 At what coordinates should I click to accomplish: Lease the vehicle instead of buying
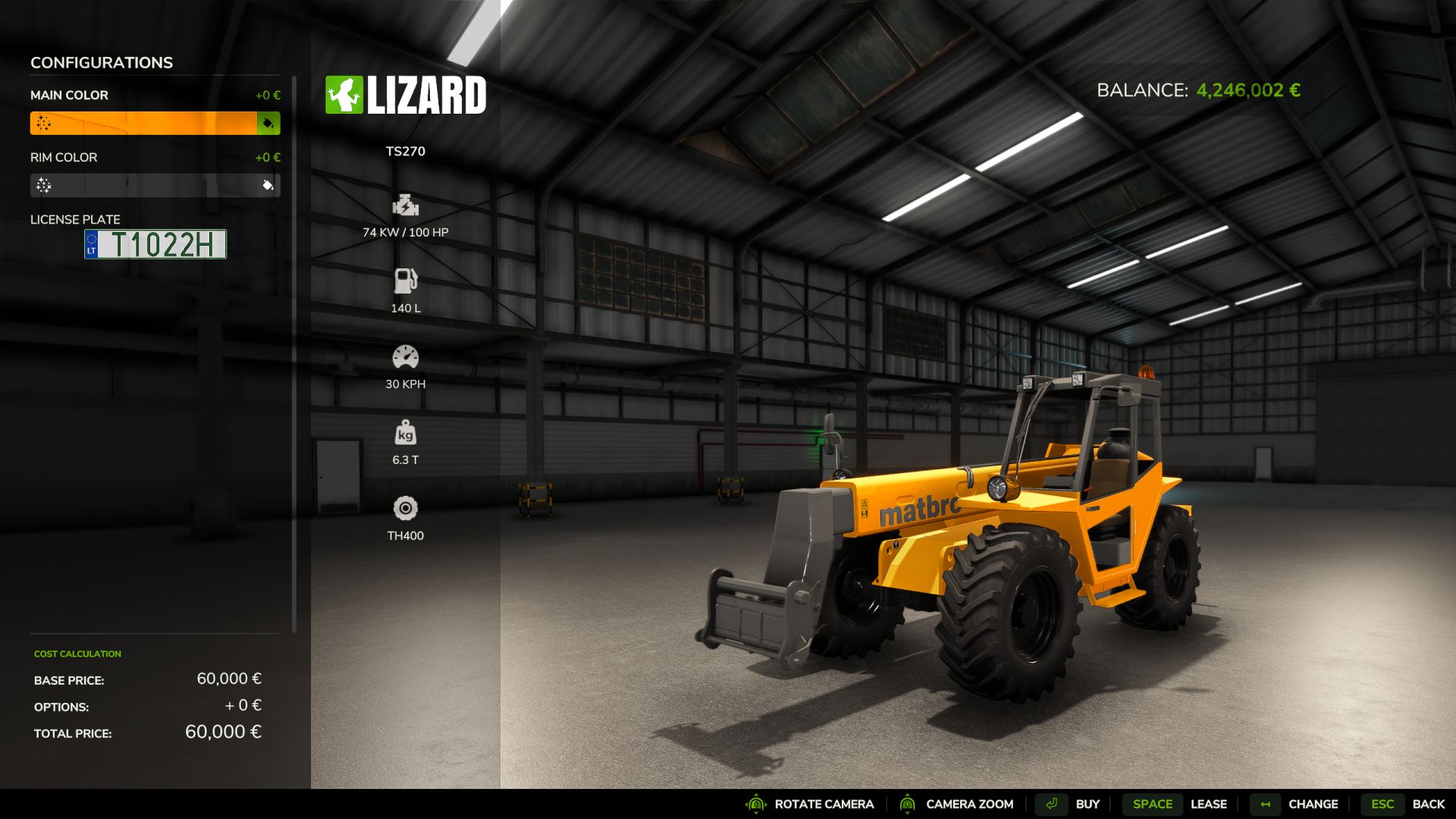[x=1209, y=804]
